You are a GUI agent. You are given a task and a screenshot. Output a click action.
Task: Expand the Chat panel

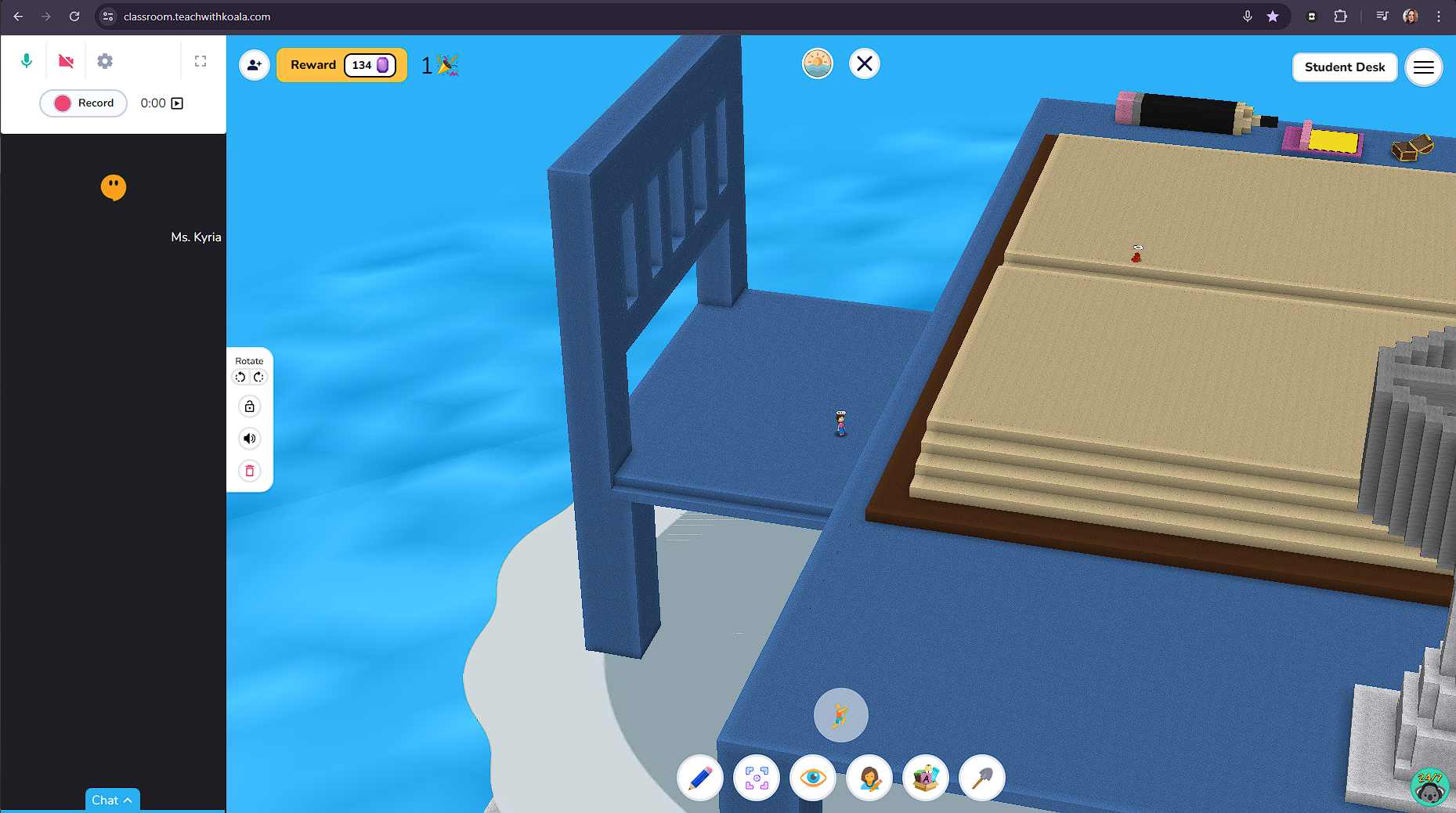(112, 800)
